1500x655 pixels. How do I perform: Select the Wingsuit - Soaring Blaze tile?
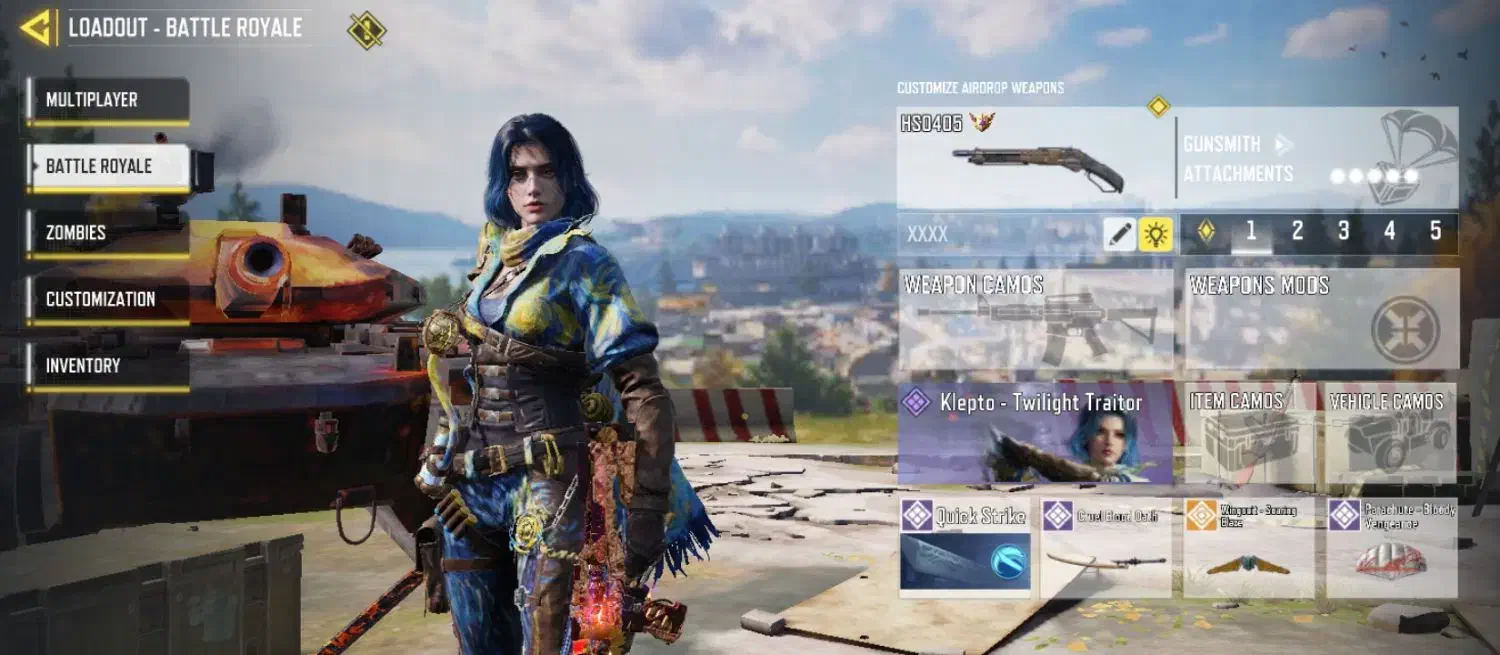coord(1248,547)
